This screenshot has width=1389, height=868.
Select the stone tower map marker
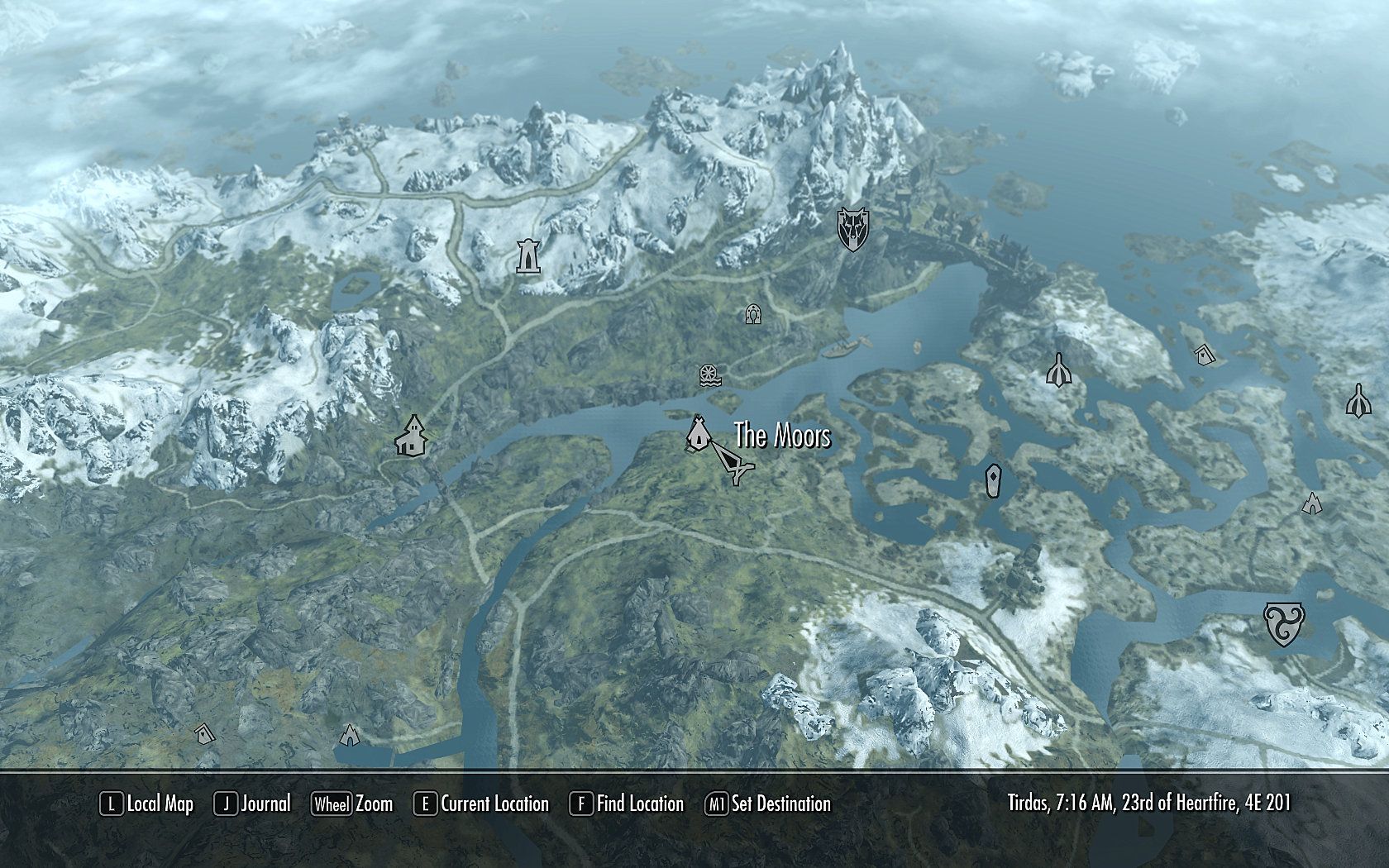click(x=526, y=256)
